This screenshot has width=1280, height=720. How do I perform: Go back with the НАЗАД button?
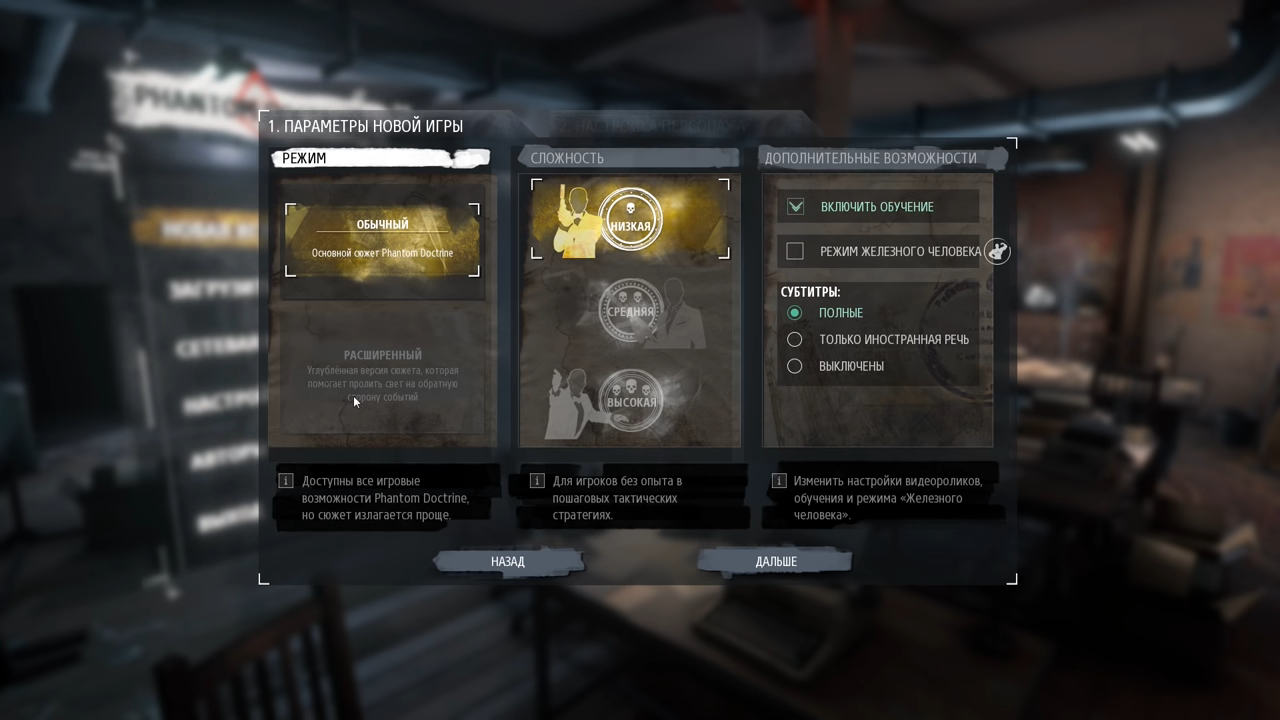coord(508,561)
